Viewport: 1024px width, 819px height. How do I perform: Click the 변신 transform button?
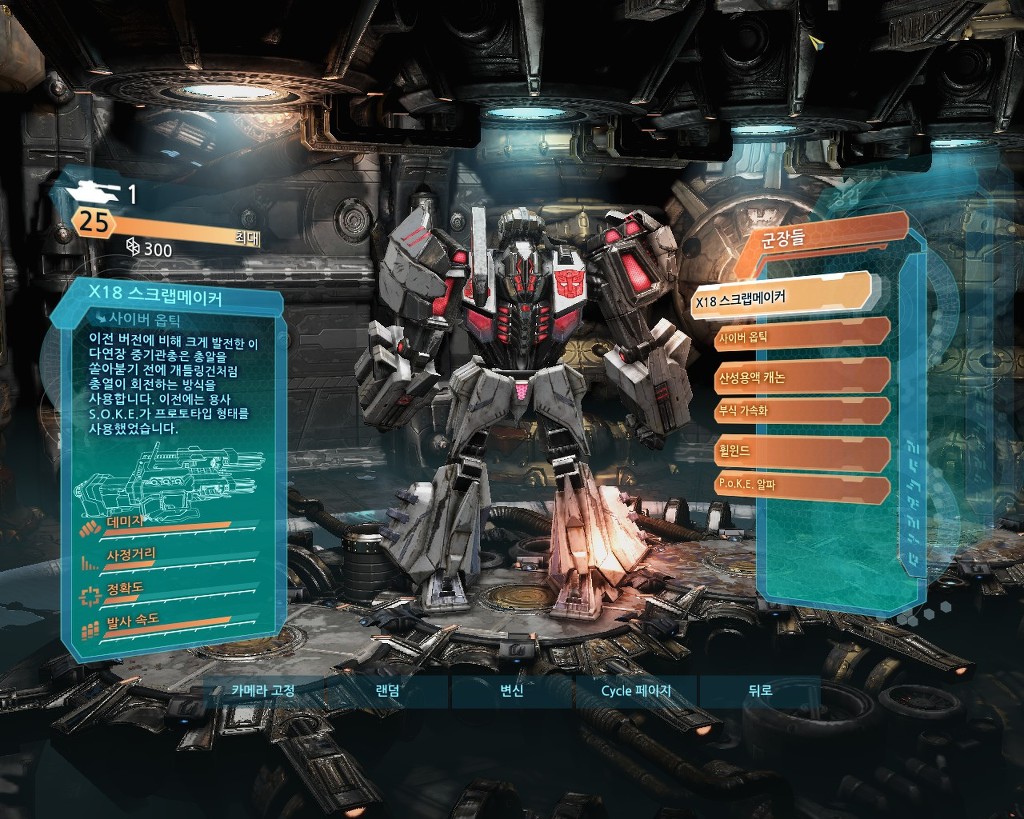512,690
